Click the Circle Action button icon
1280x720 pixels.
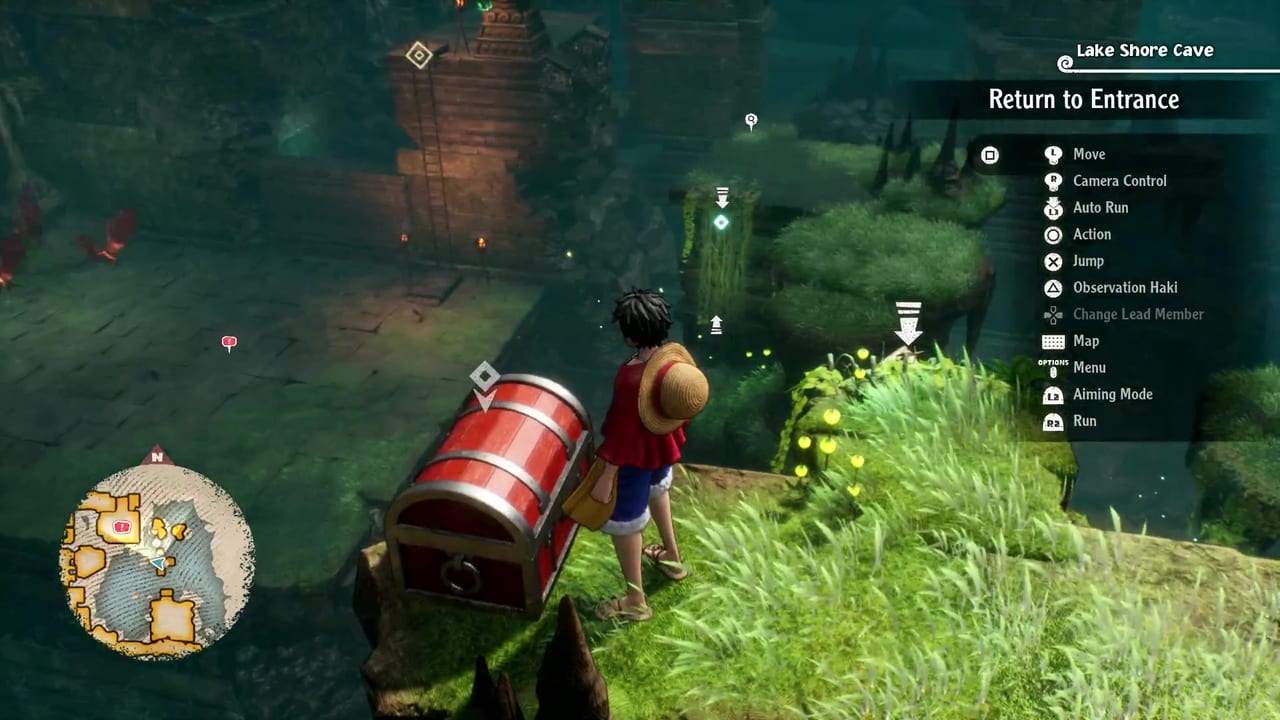(x=1053, y=234)
